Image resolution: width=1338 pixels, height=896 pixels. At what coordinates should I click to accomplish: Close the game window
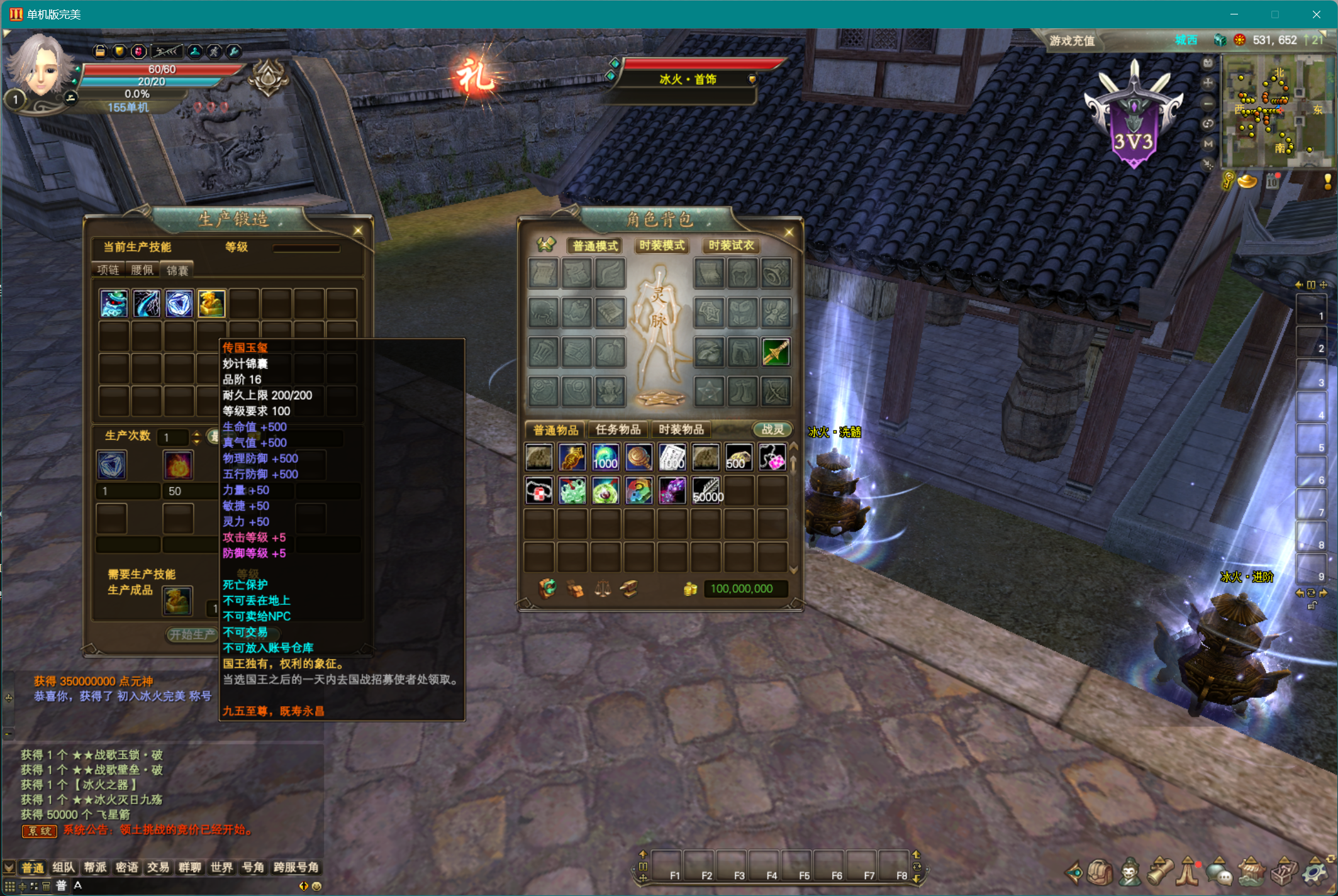(1316, 14)
